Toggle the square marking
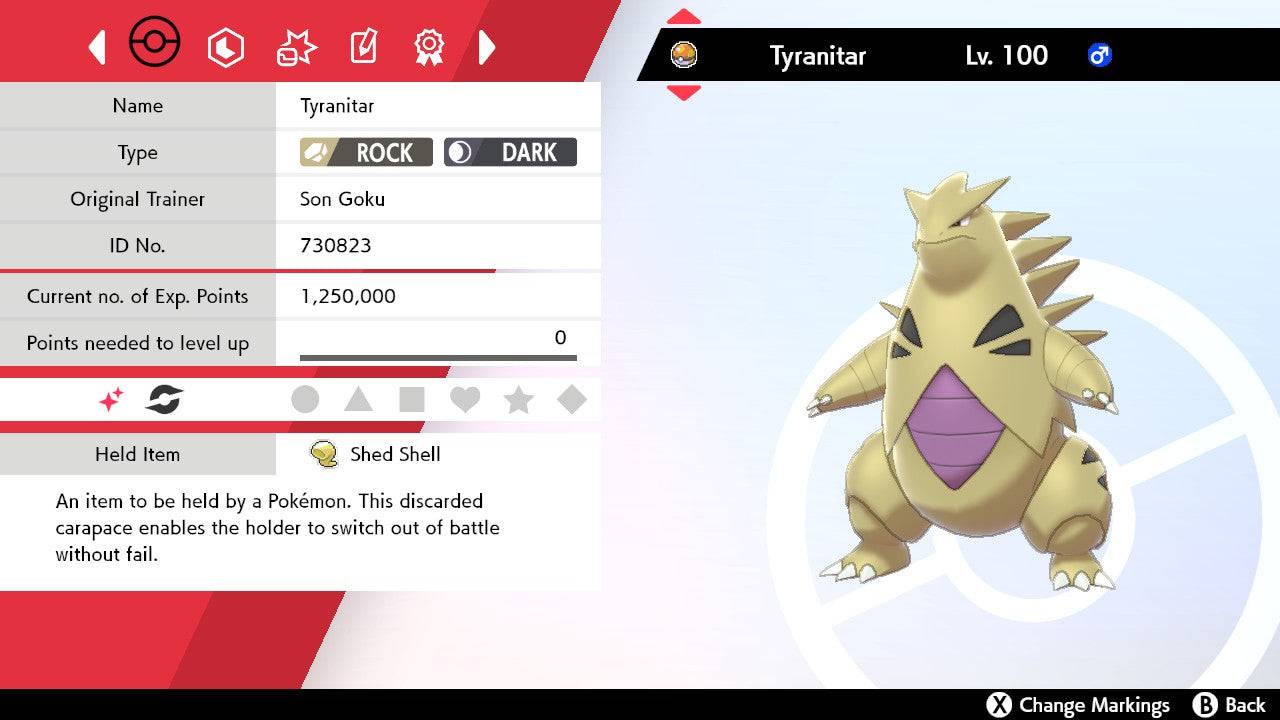Image resolution: width=1280 pixels, height=720 pixels. pyautogui.click(x=412, y=400)
